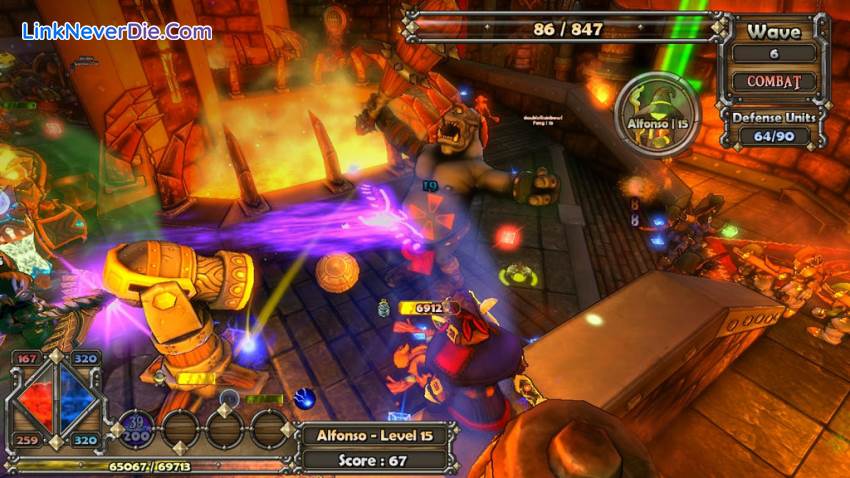Click the LinkNeverDie.Com watermark

click(117, 30)
